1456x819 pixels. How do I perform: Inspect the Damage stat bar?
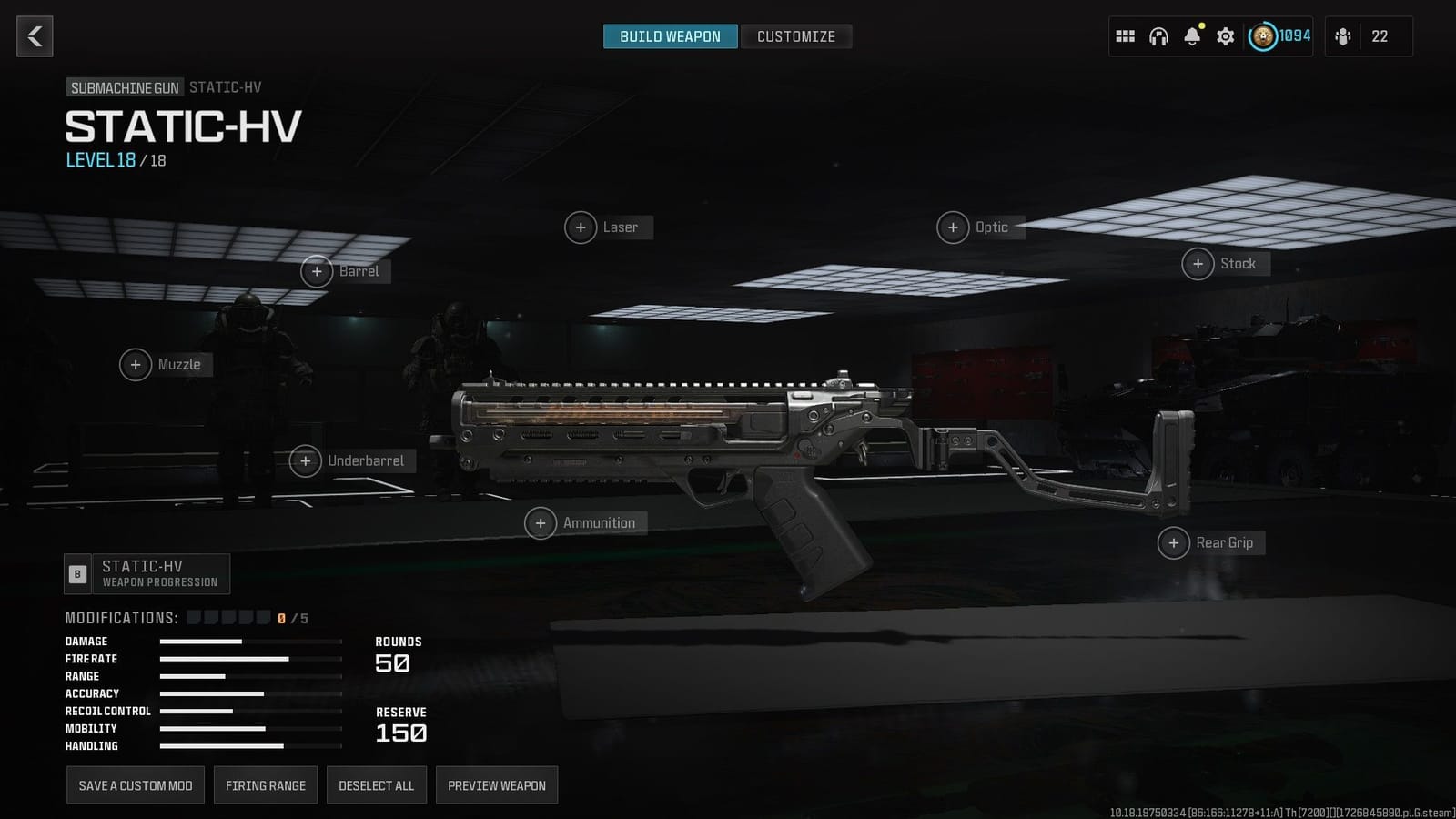coord(200,642)
